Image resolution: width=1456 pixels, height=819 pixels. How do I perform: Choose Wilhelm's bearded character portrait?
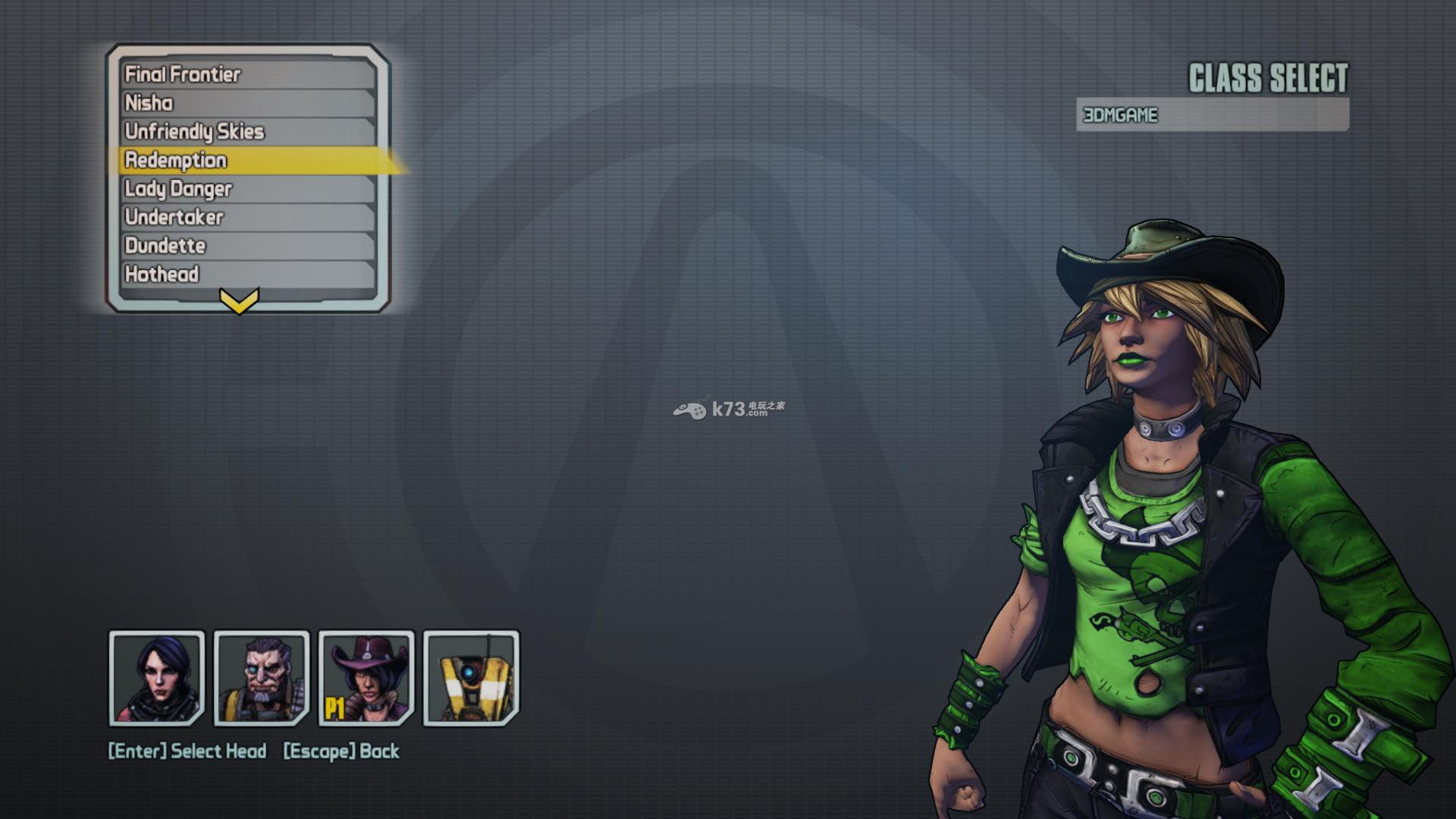pyautogui.click(x=262, y=678)
